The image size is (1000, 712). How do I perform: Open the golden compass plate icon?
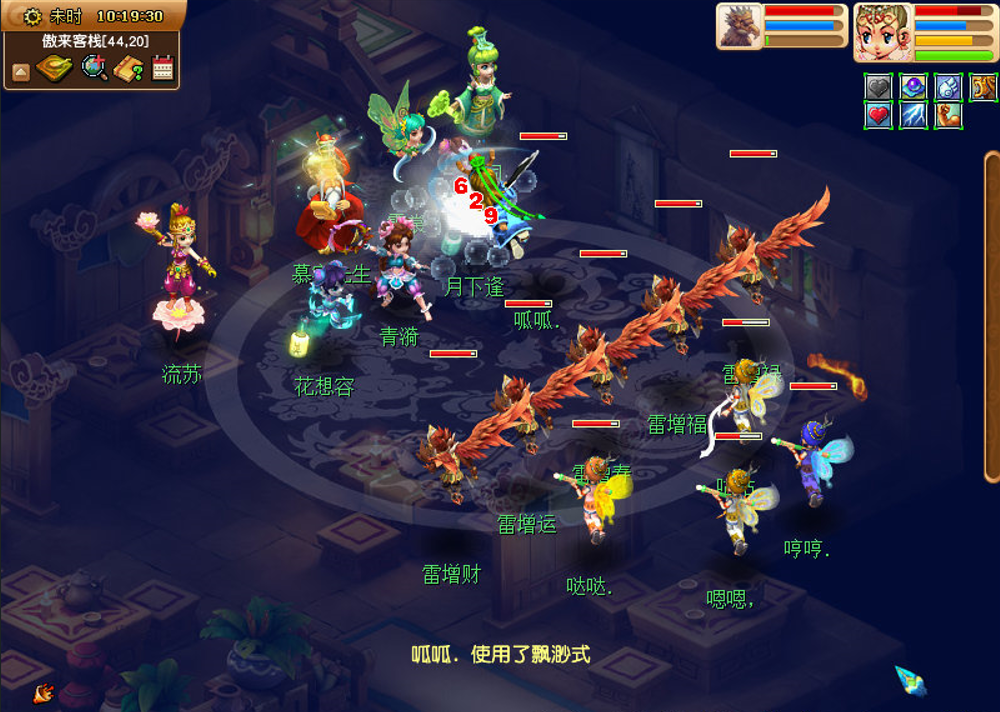pos(52,69)
